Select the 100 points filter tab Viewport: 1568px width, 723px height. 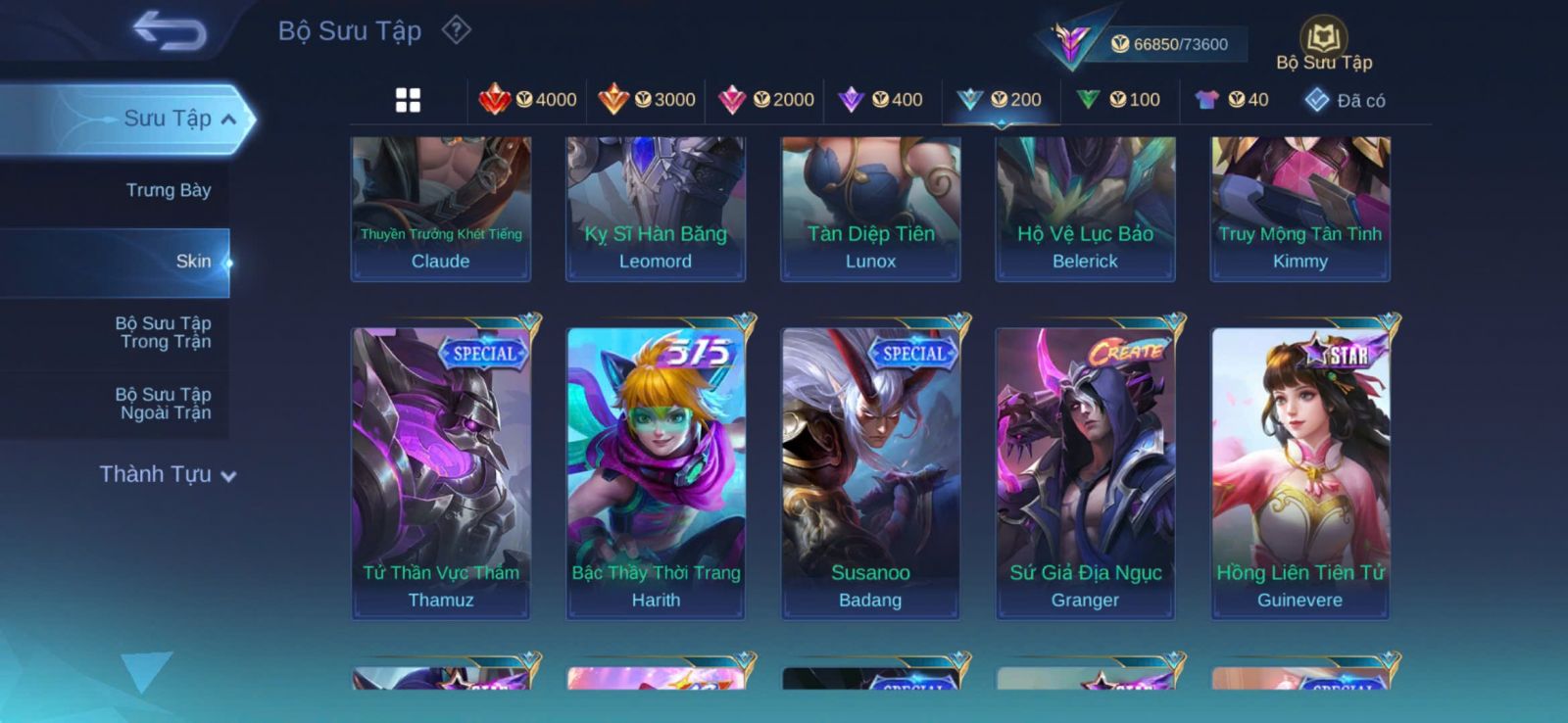coord(1118,100)
